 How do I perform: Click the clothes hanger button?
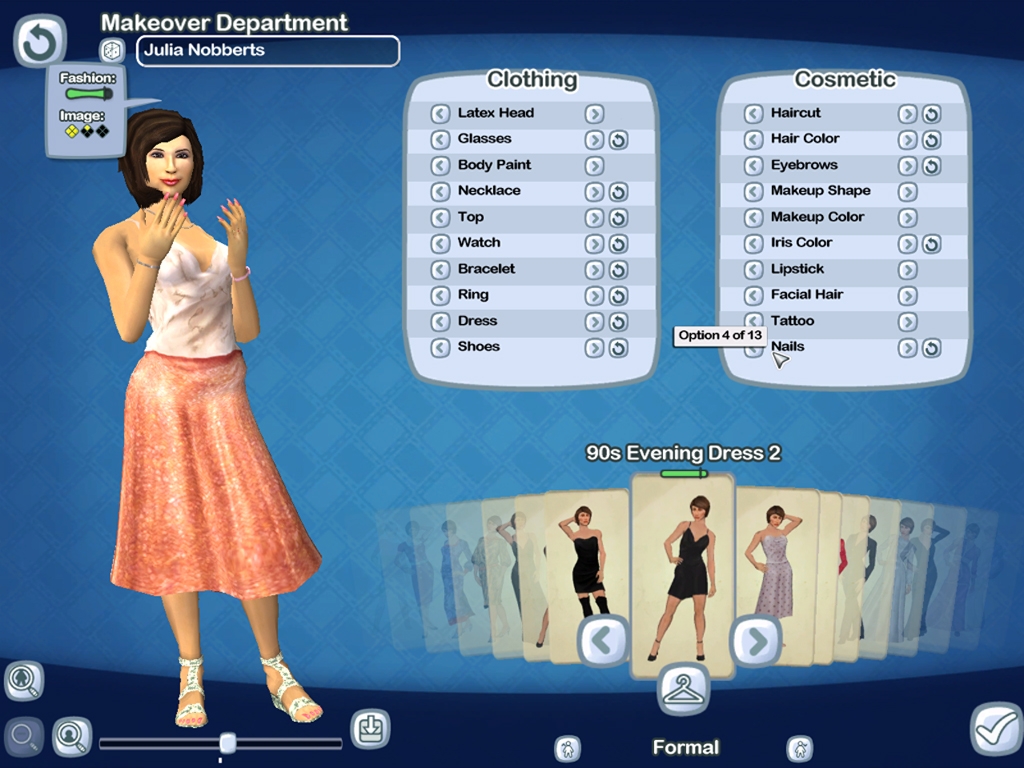(x=684, y=690)
